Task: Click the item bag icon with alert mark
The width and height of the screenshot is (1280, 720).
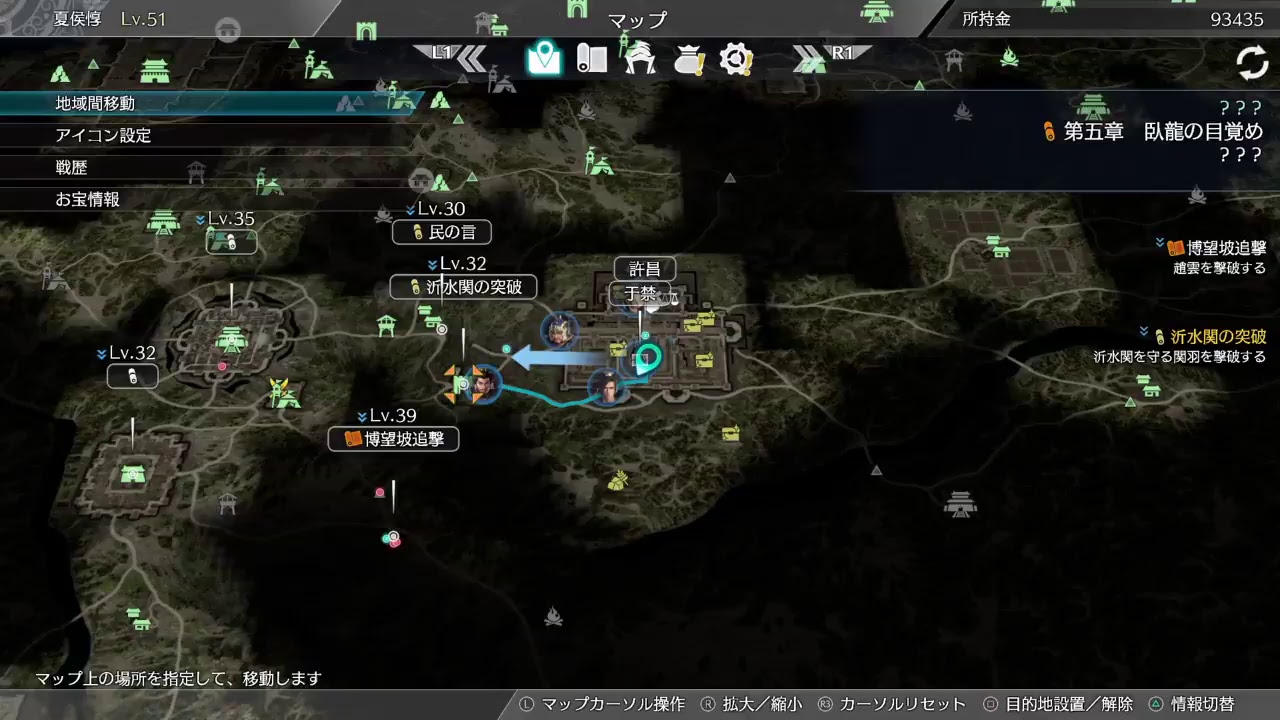Action: click(x=689, y=59)
